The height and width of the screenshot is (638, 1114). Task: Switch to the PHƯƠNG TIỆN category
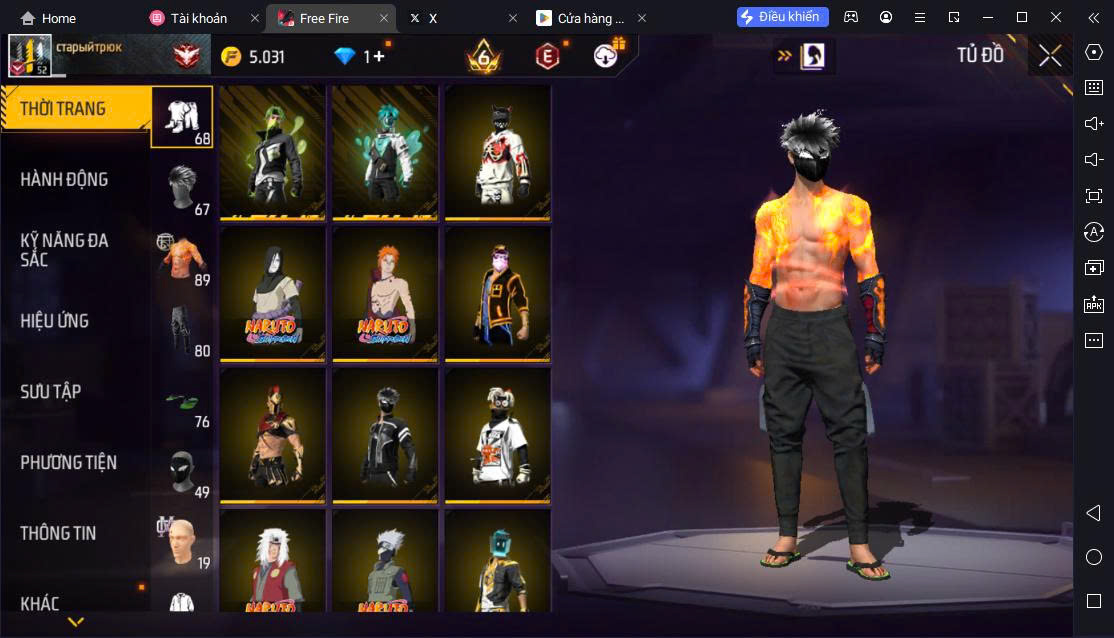(68, 462)
